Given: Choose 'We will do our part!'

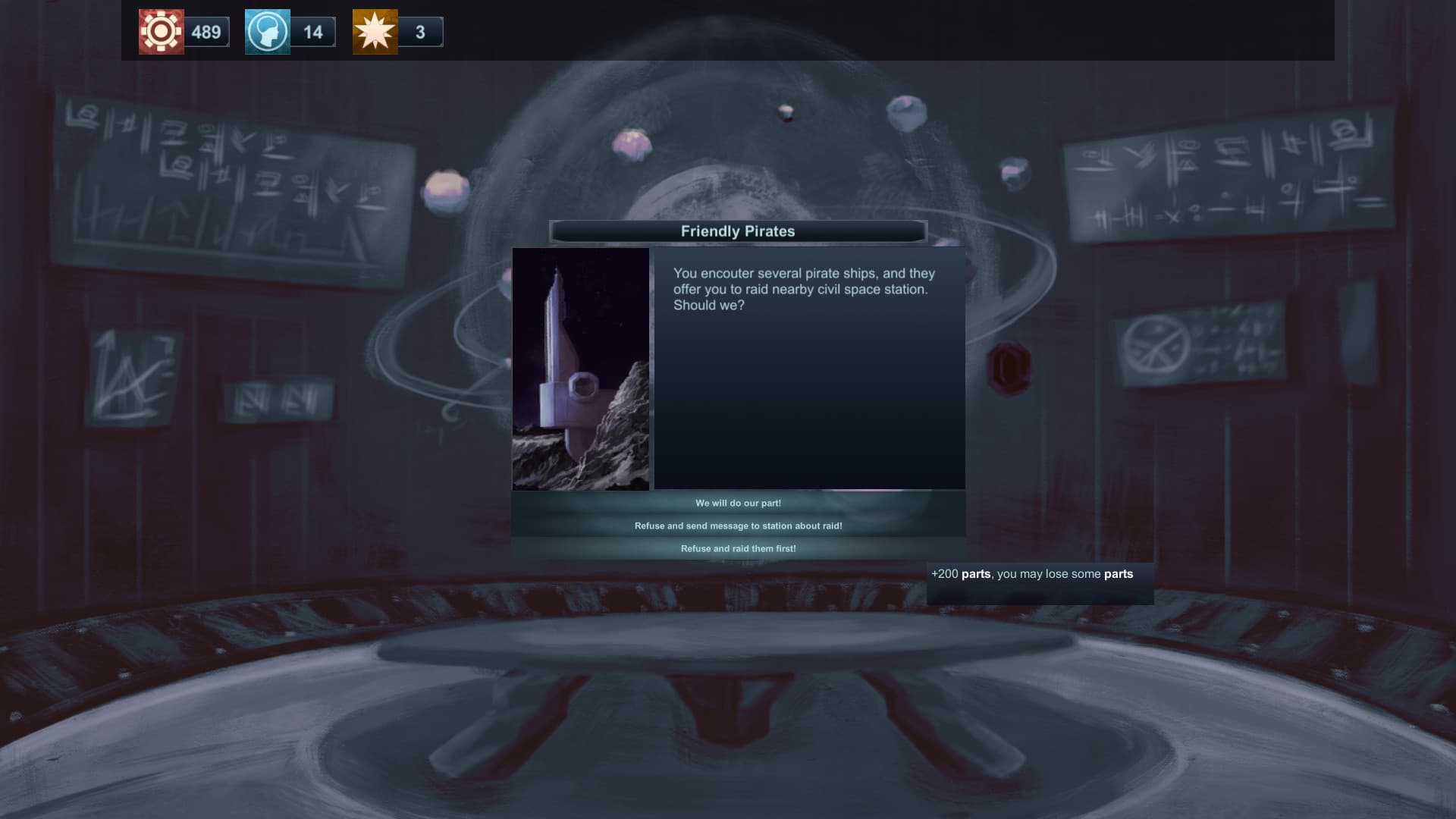Looking at the screenshot, I should pos(738,503).
